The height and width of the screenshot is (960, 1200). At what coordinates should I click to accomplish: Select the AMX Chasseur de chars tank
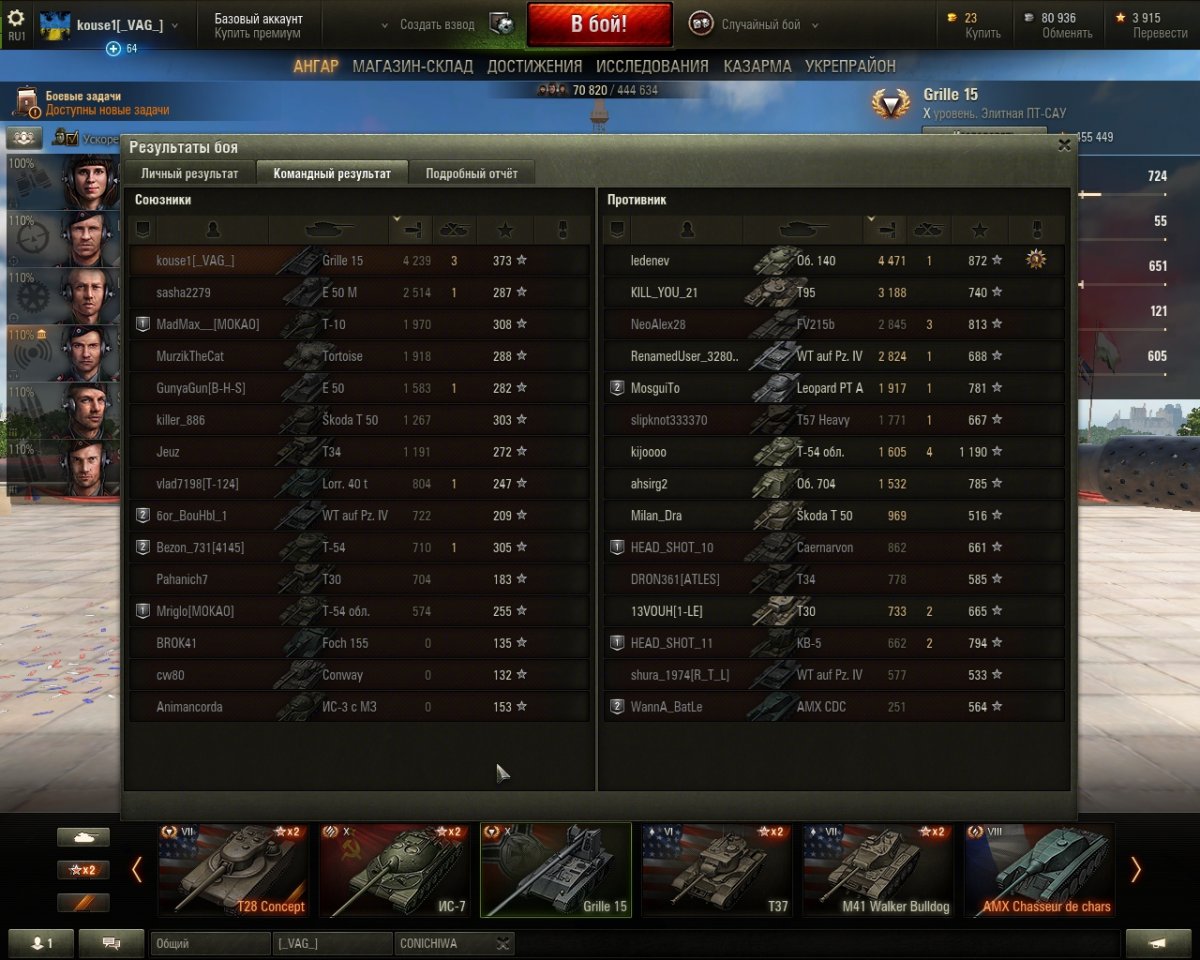[1039, 869]
